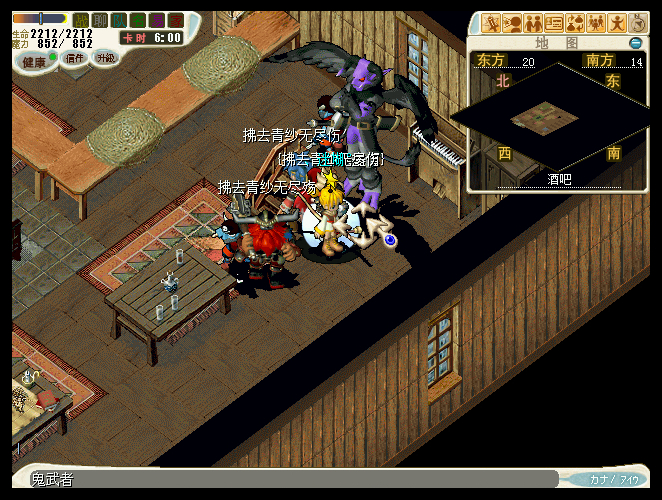Viewport: 662px width, 500px height.
Task: Toggle the 聊 (chat) button
Action: pyautogui.click(x=99, y=19)
